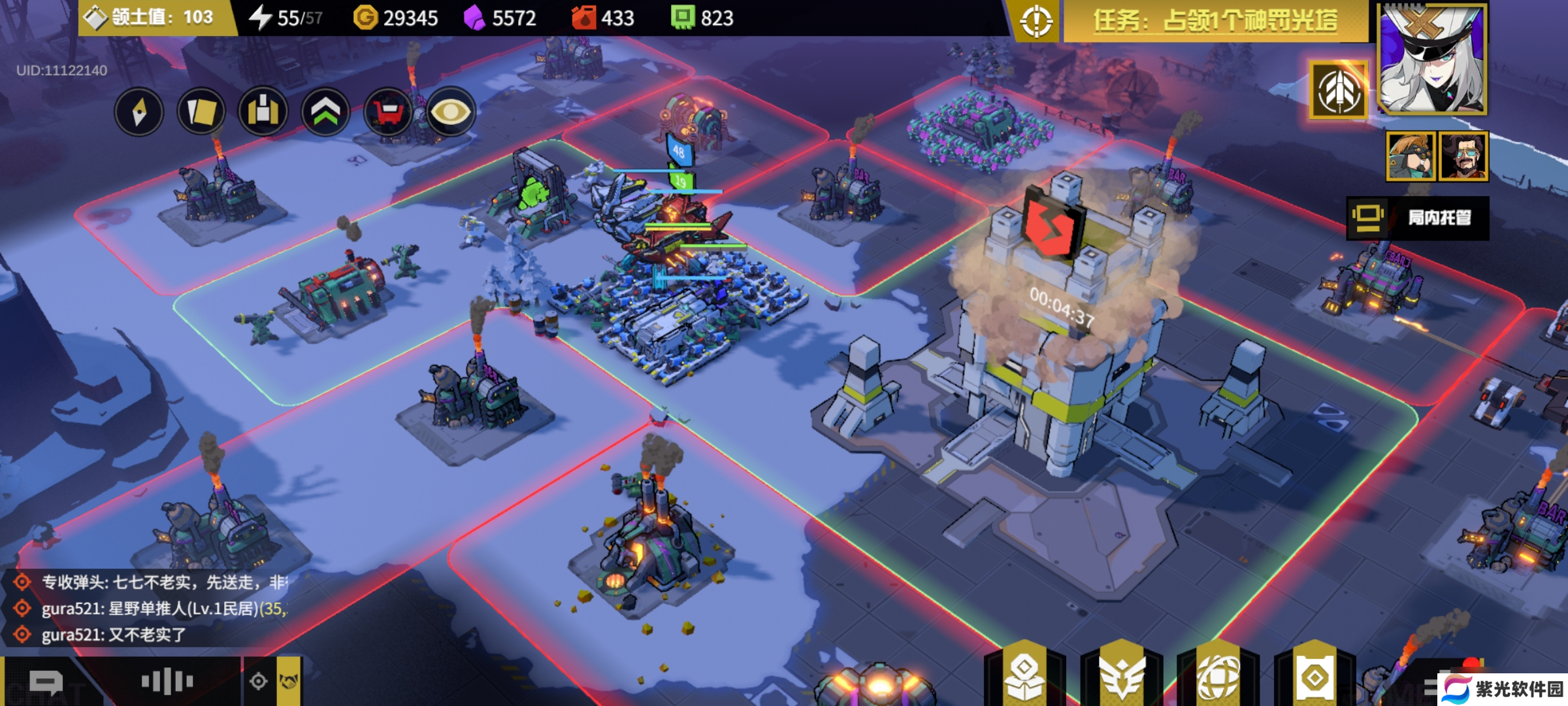The width and height of the screenshot is (1568, 706).
Task: Open the chat speech bubble button
Action: (46, 682)
